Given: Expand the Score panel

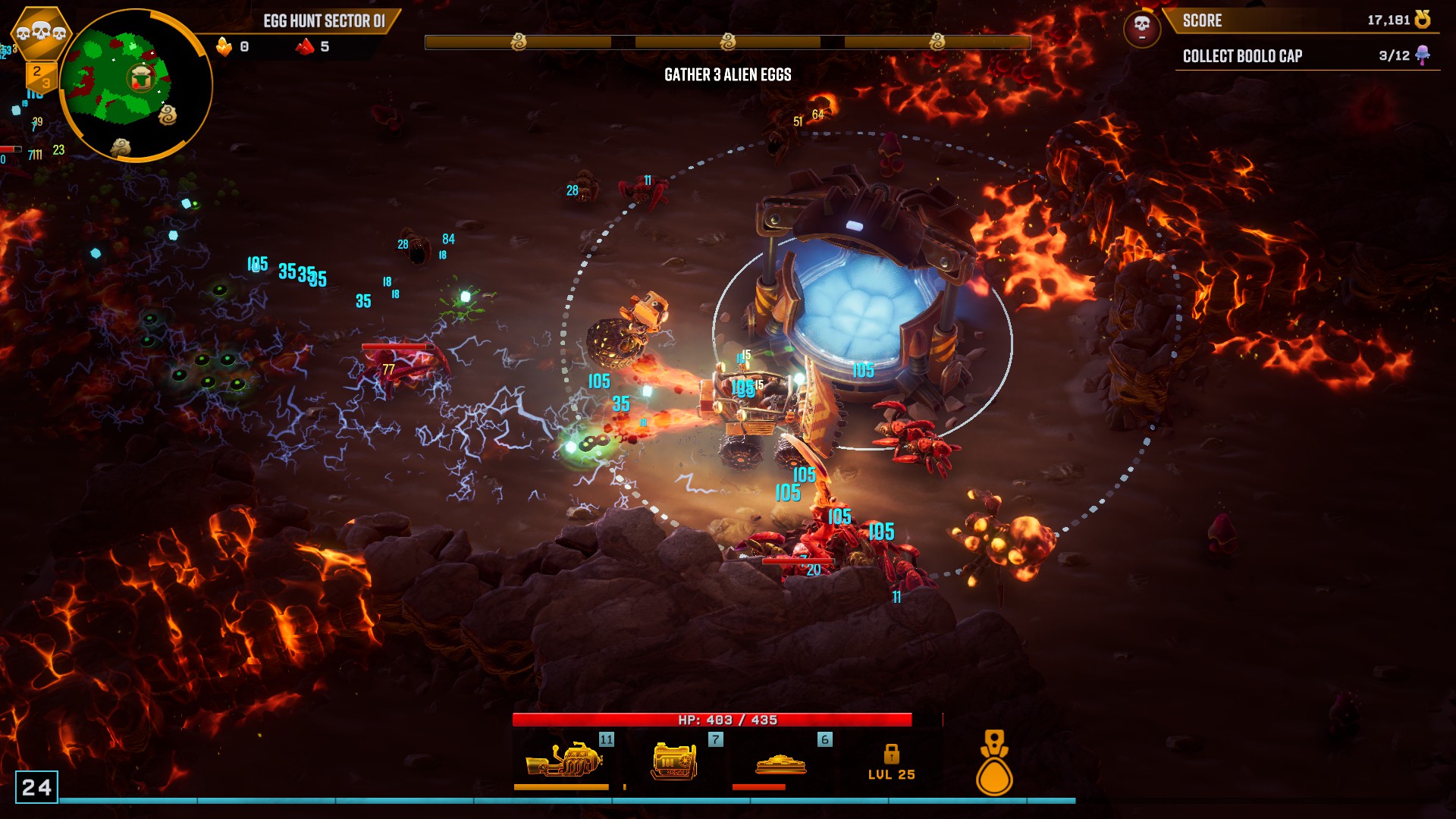Looking at the screenshot, I should pos(1289,21).
